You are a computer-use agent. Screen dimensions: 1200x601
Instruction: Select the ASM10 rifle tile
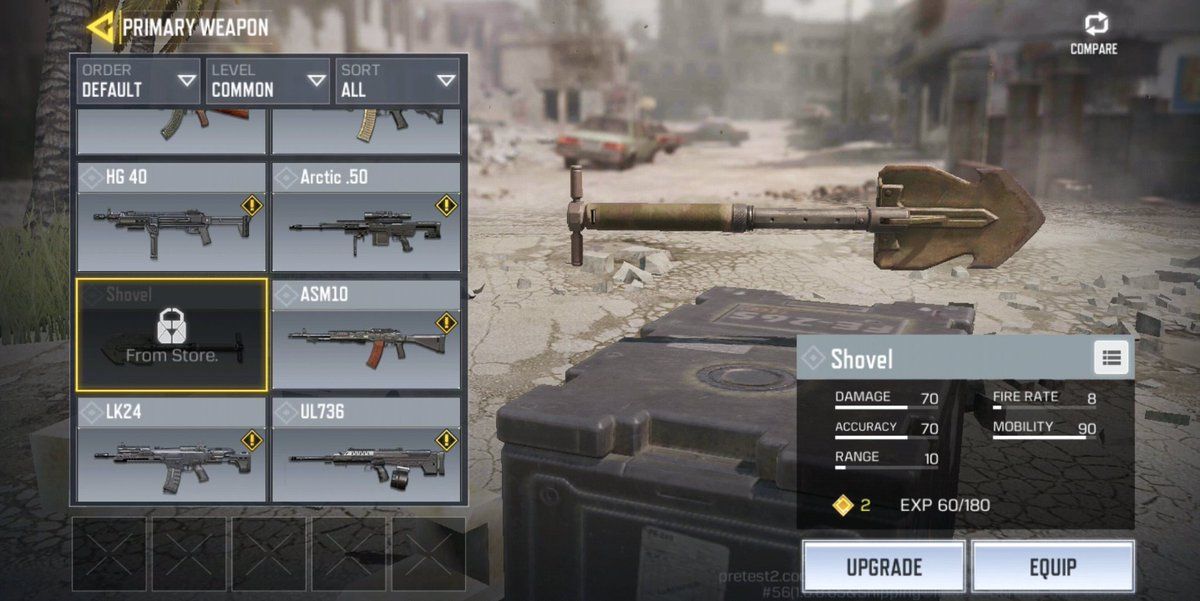(365, 334)
